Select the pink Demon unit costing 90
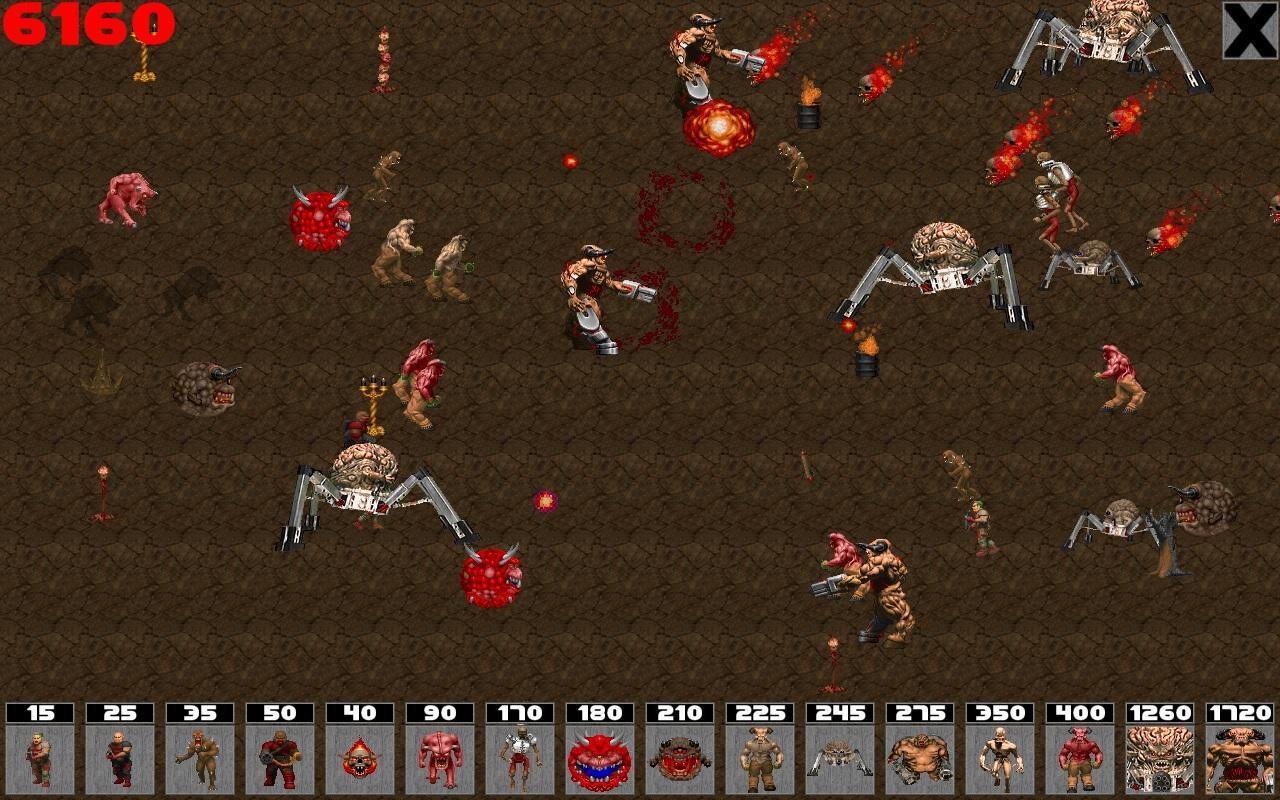Viewport: 1280px width, 800px height. tap(440, 758)
